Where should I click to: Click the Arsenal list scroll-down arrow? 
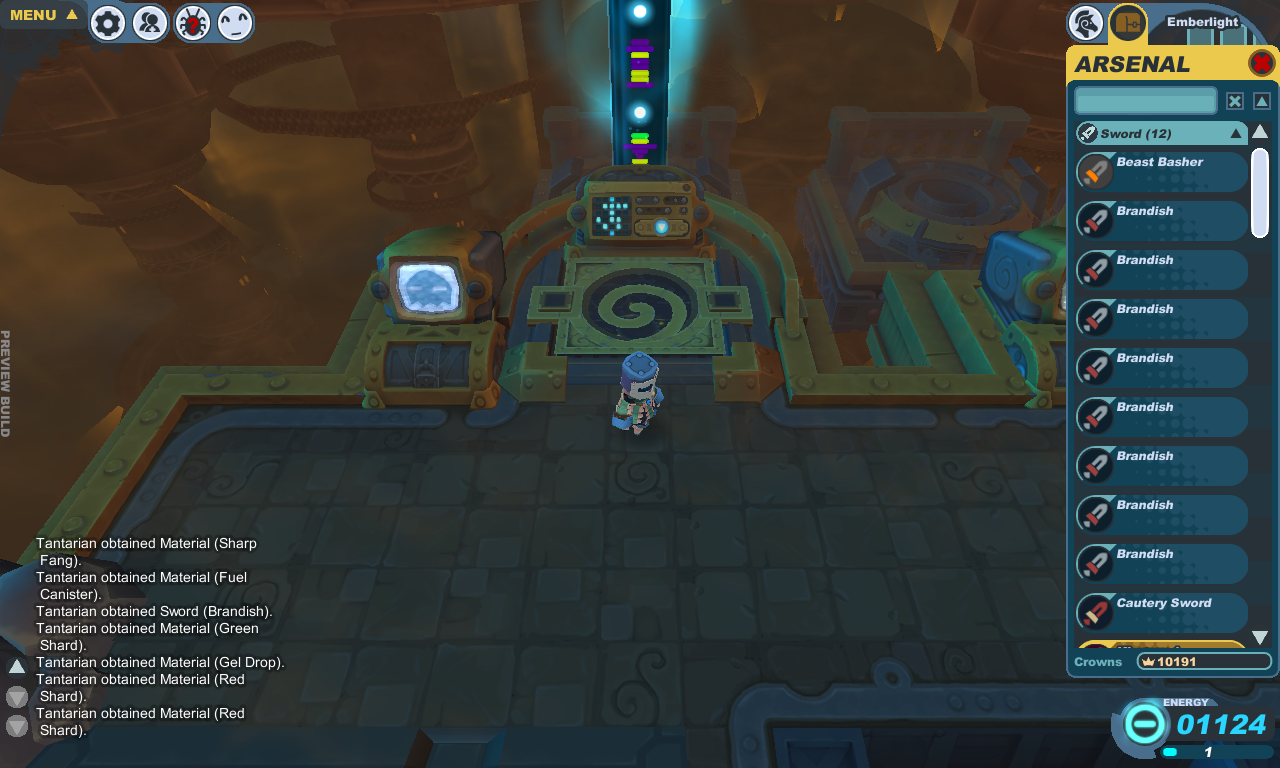[1260, 637]
